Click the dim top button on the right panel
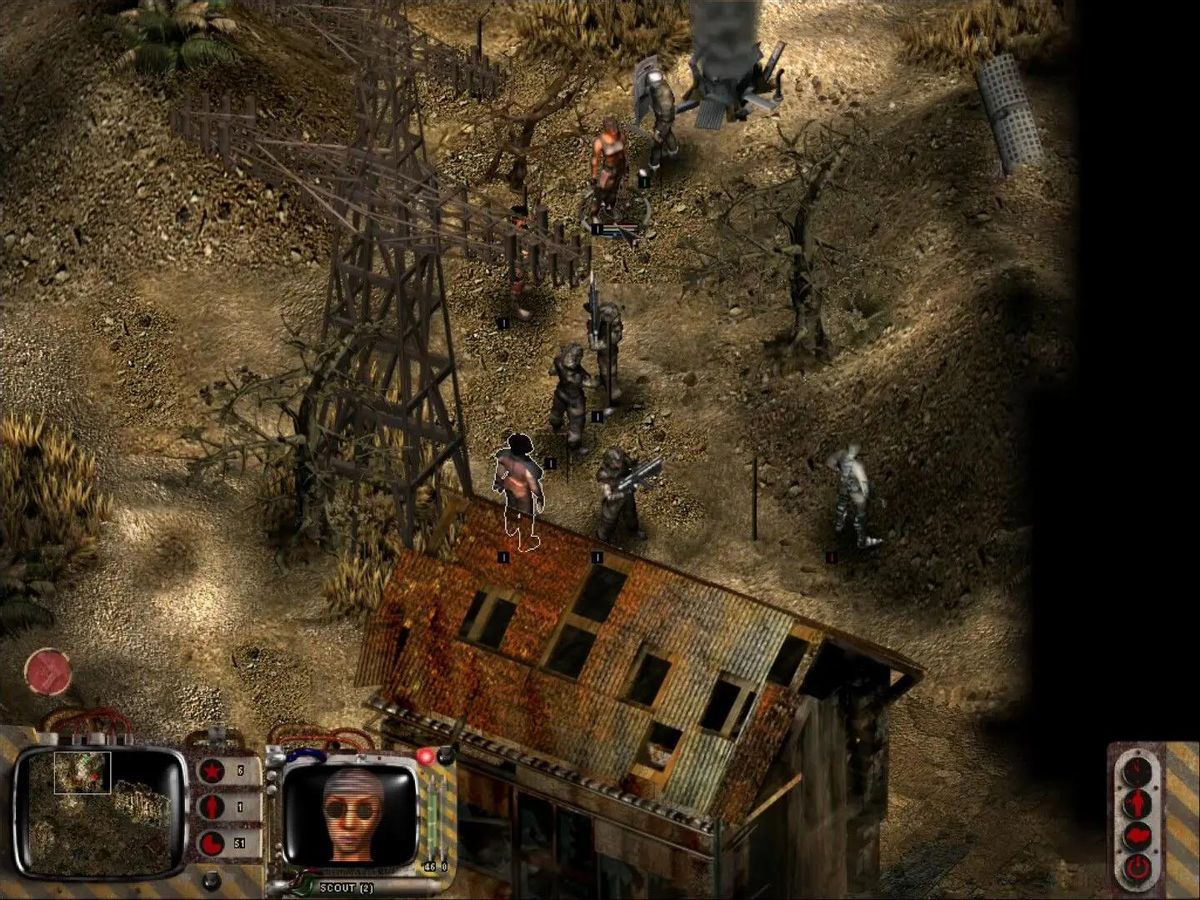The height and width of the screenshot is (900, 1200). (1137, 771)
